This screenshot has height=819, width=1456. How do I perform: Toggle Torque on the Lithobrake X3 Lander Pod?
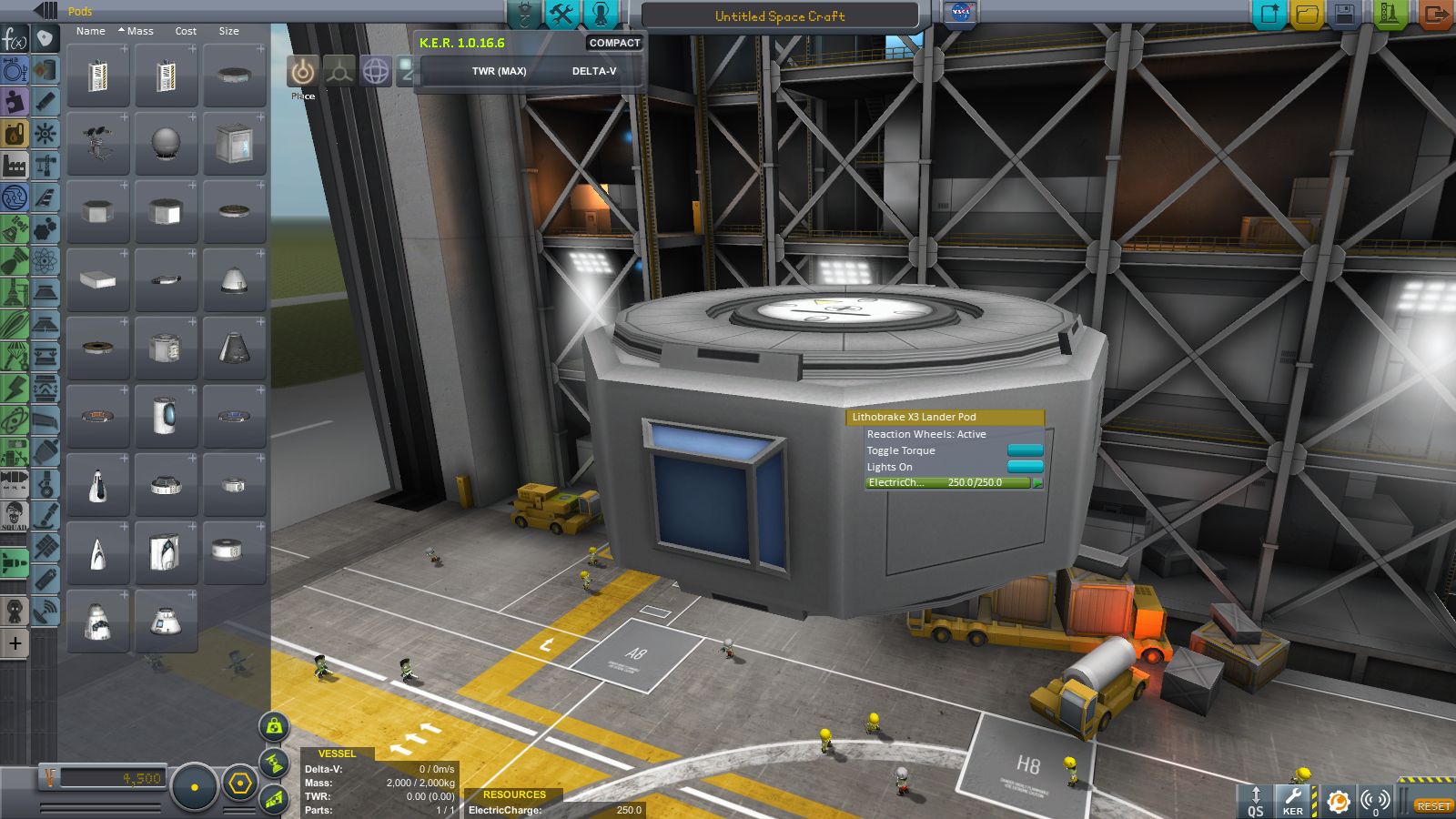pyautogui.click(x=1025, y=450)
